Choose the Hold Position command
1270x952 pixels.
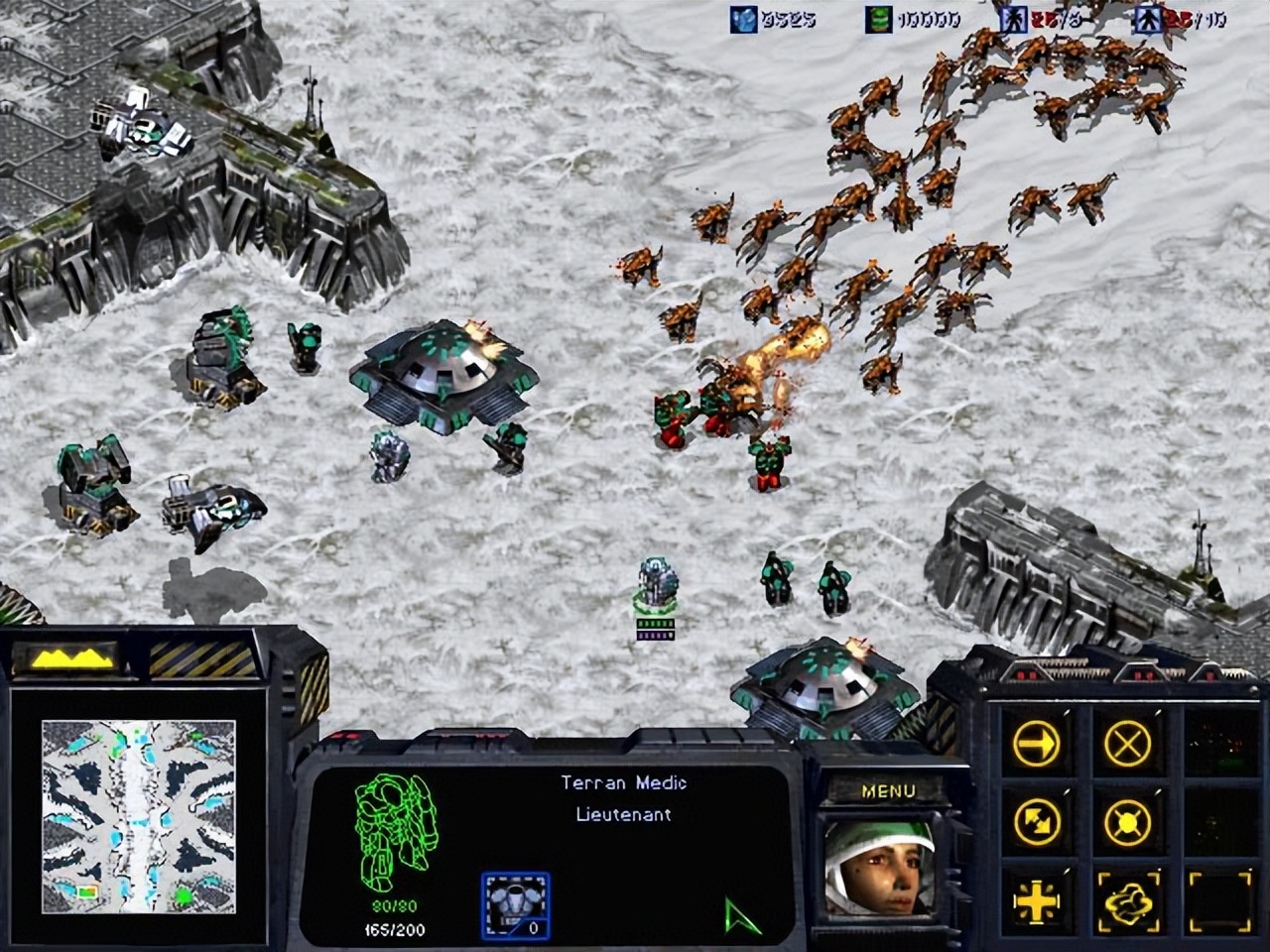1128,821
